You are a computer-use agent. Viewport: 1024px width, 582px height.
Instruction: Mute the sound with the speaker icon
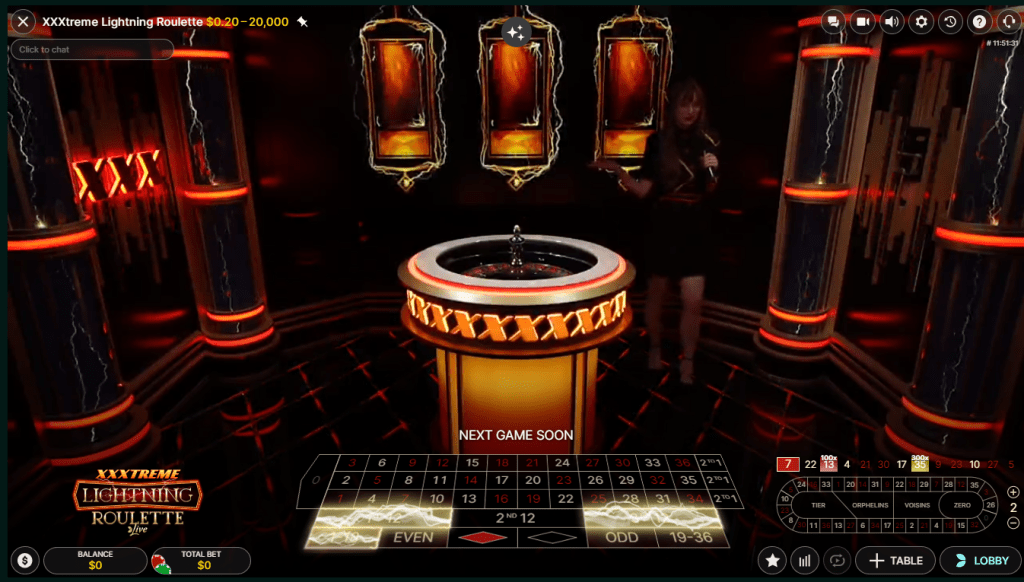pyautogui.click(x=891, y=21)
